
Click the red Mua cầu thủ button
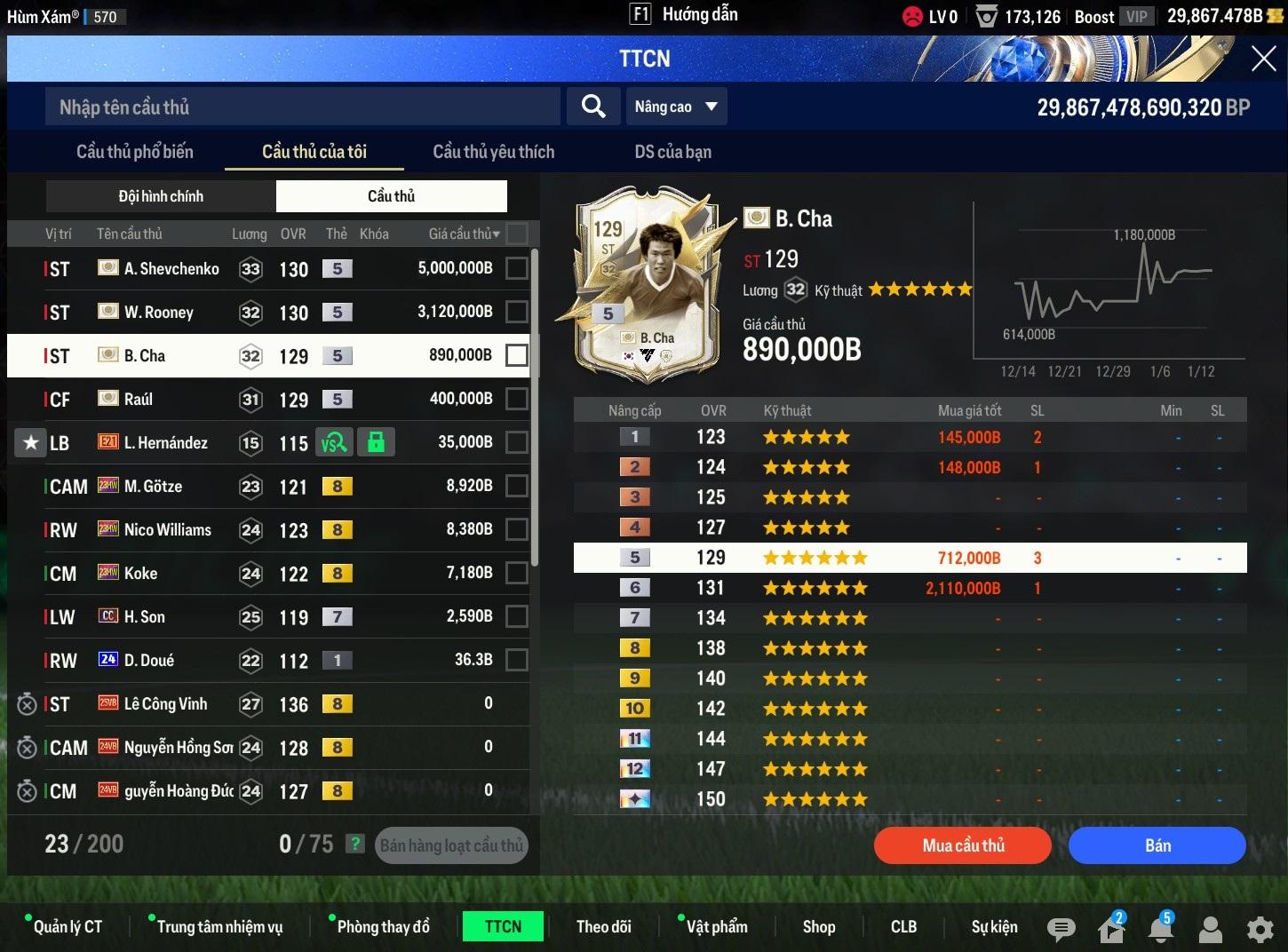click(963, 845)
